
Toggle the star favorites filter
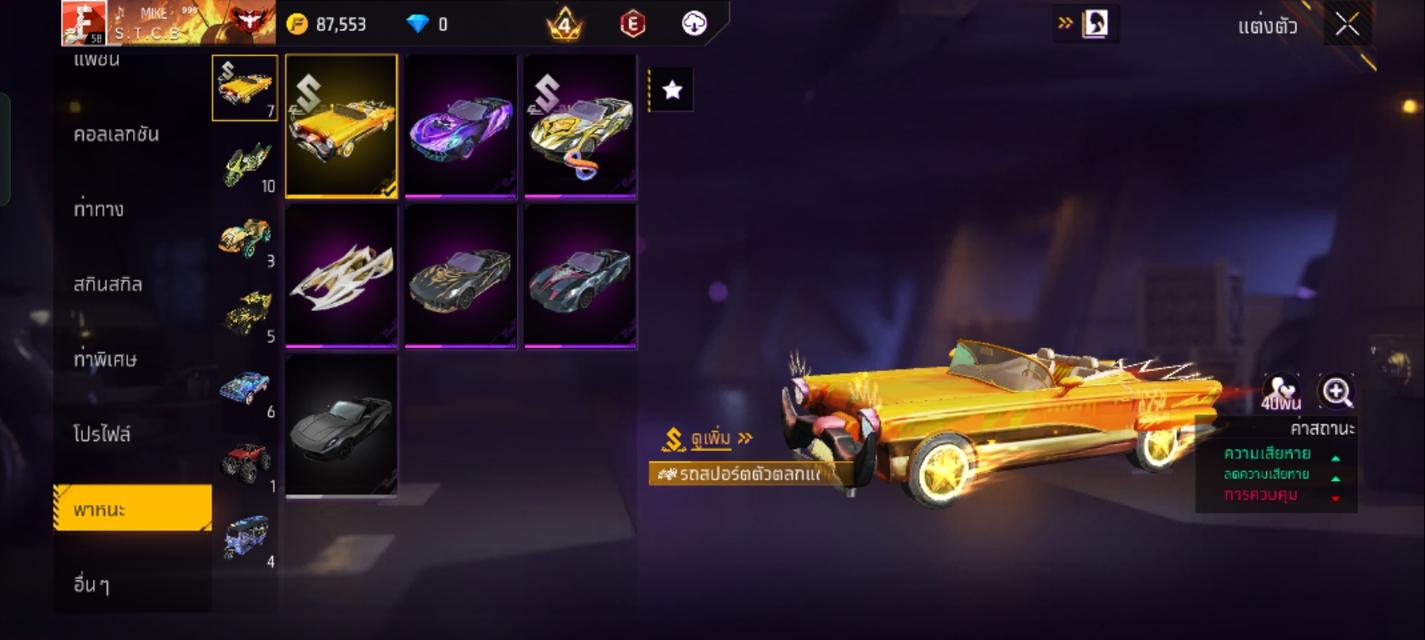(x=672, y=90)
